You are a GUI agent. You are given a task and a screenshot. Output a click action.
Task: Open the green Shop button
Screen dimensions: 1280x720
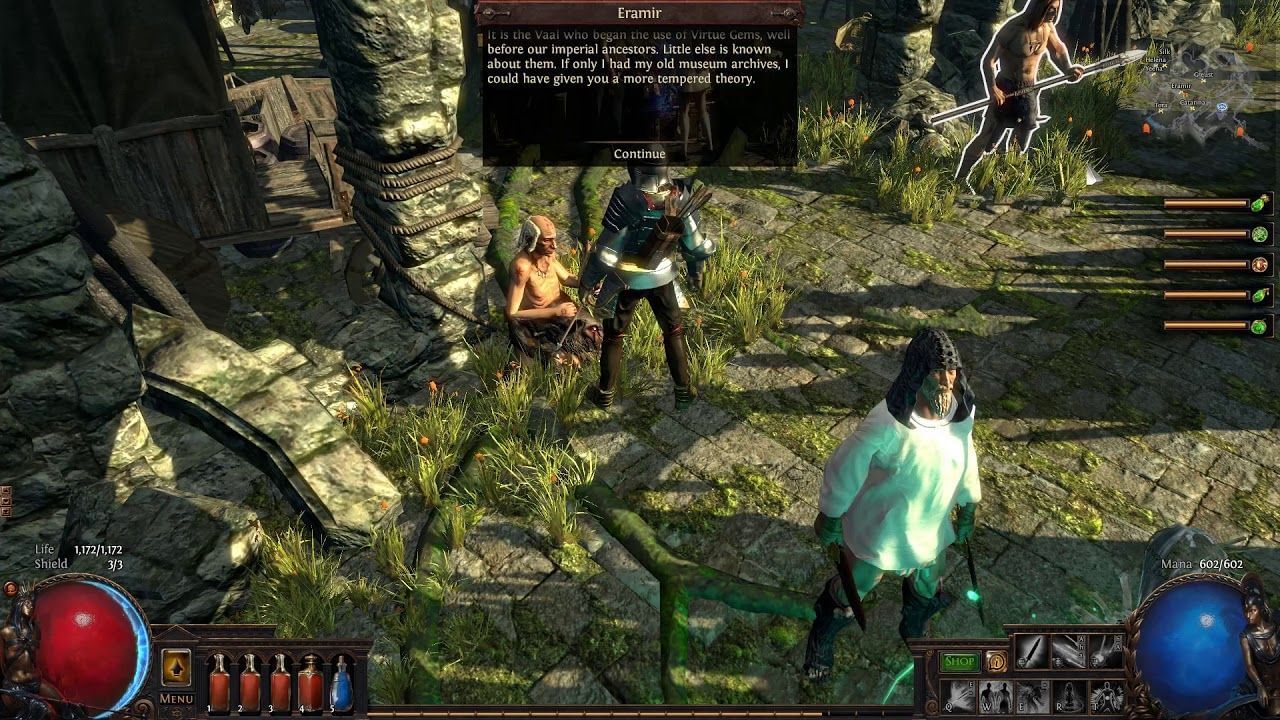[x=959, y=662]
